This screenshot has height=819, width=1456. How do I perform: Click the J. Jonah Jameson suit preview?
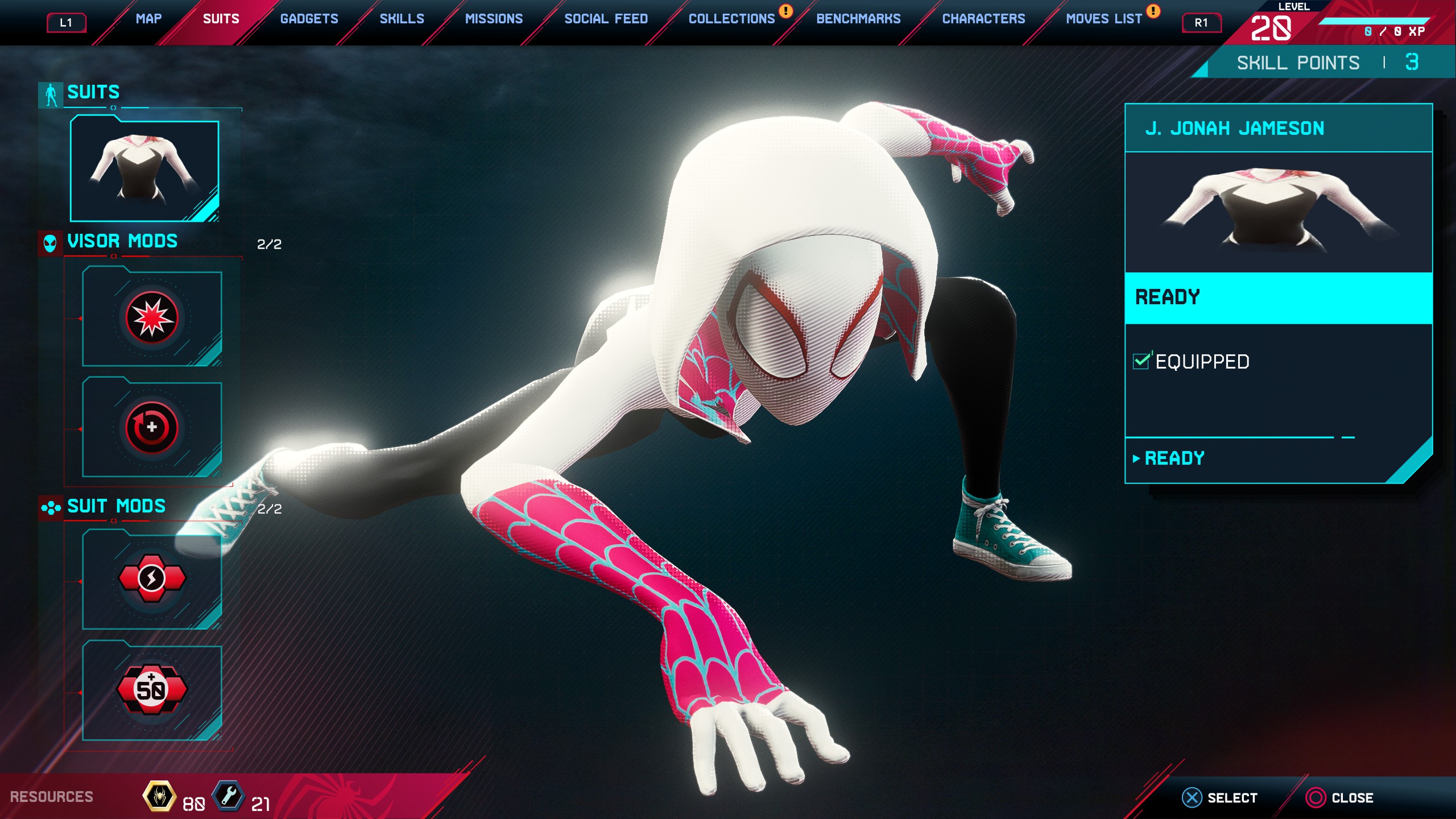pyautogui.click(x=1278, y=212)
